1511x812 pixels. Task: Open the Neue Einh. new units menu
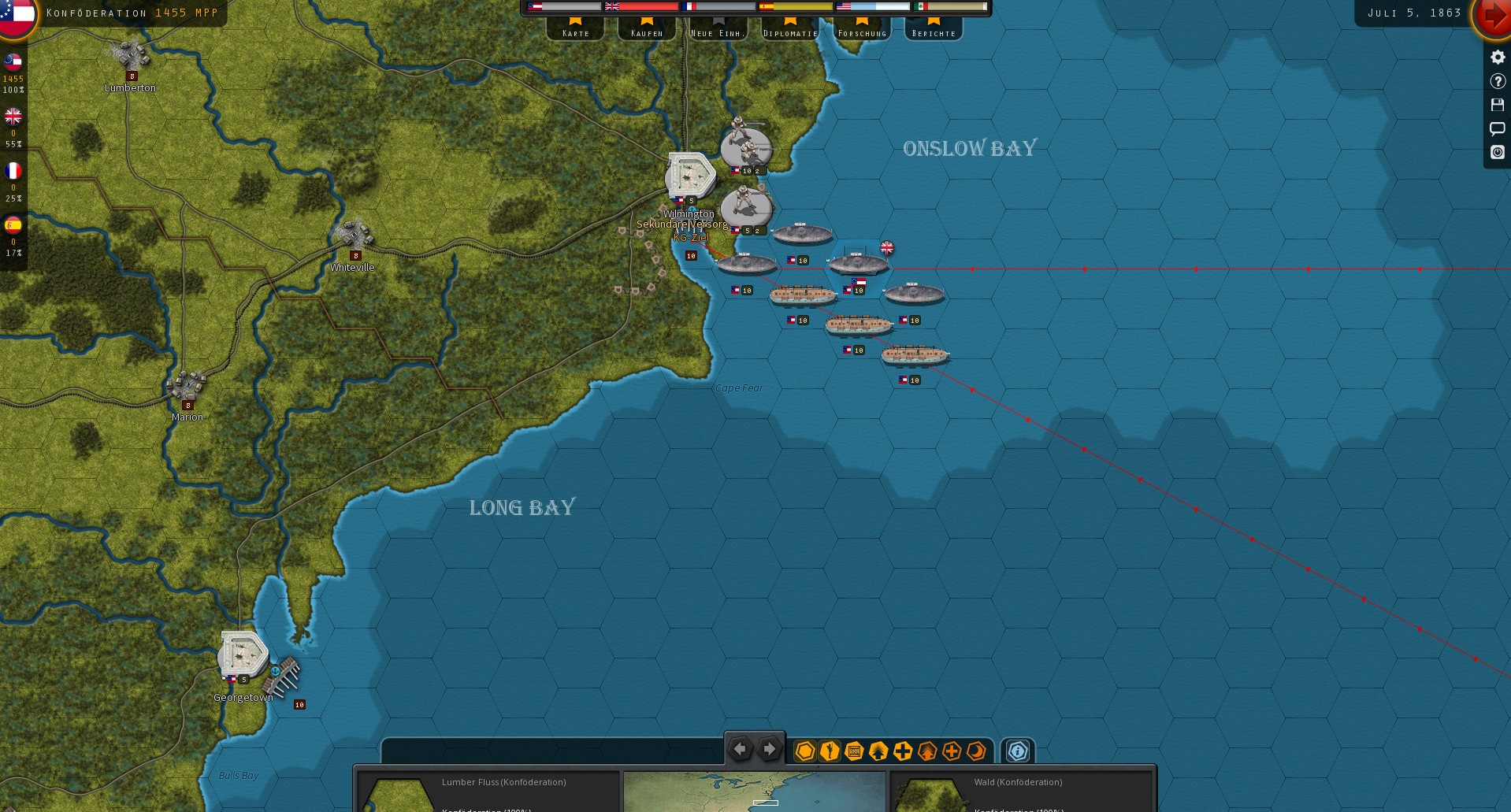(x=718, y=28)
